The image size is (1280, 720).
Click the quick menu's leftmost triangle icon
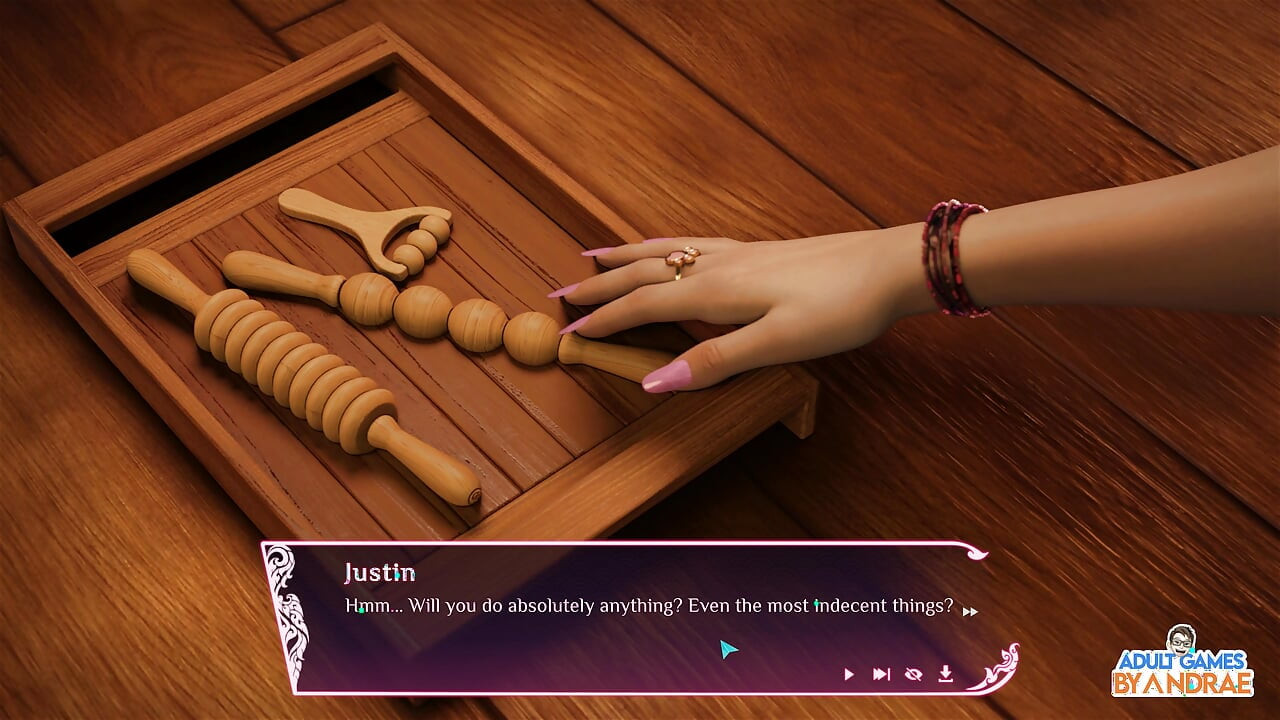click(x=848, y=673)
